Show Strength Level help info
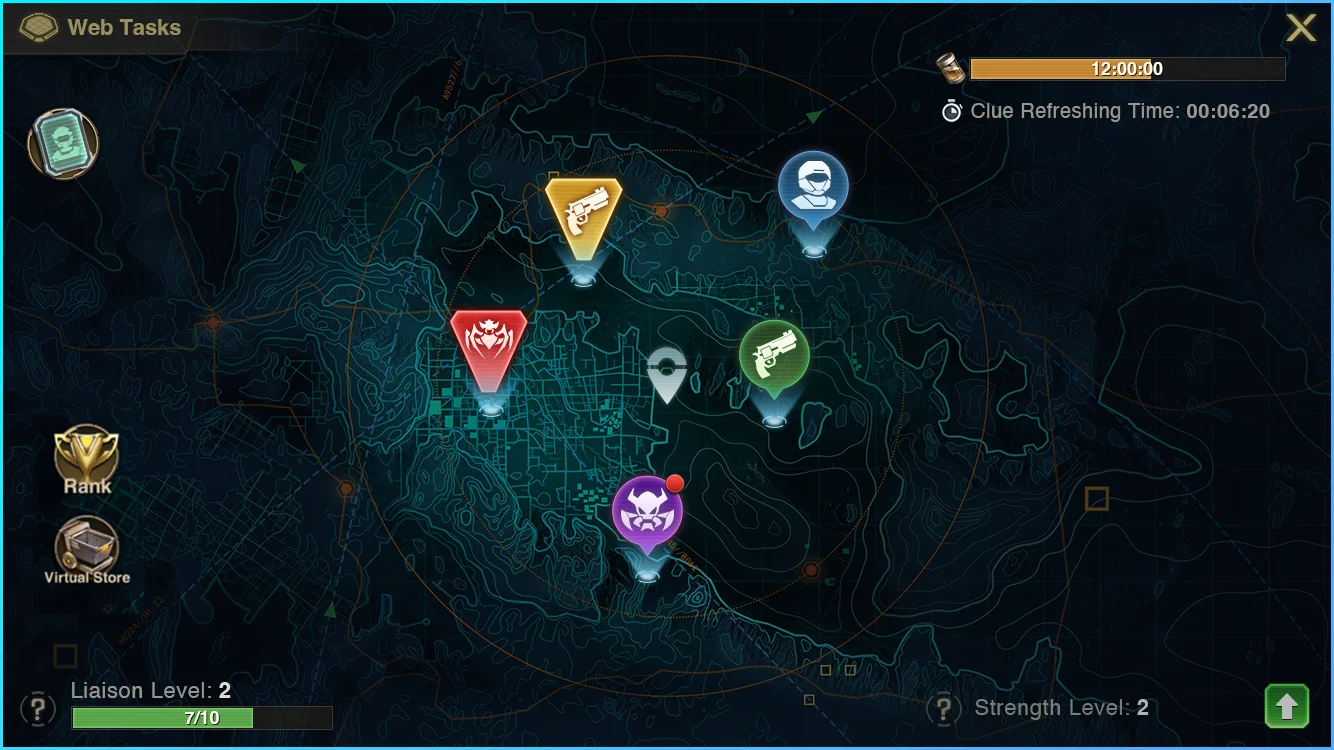Screen dimensions: 1334x750 point(944,709)
